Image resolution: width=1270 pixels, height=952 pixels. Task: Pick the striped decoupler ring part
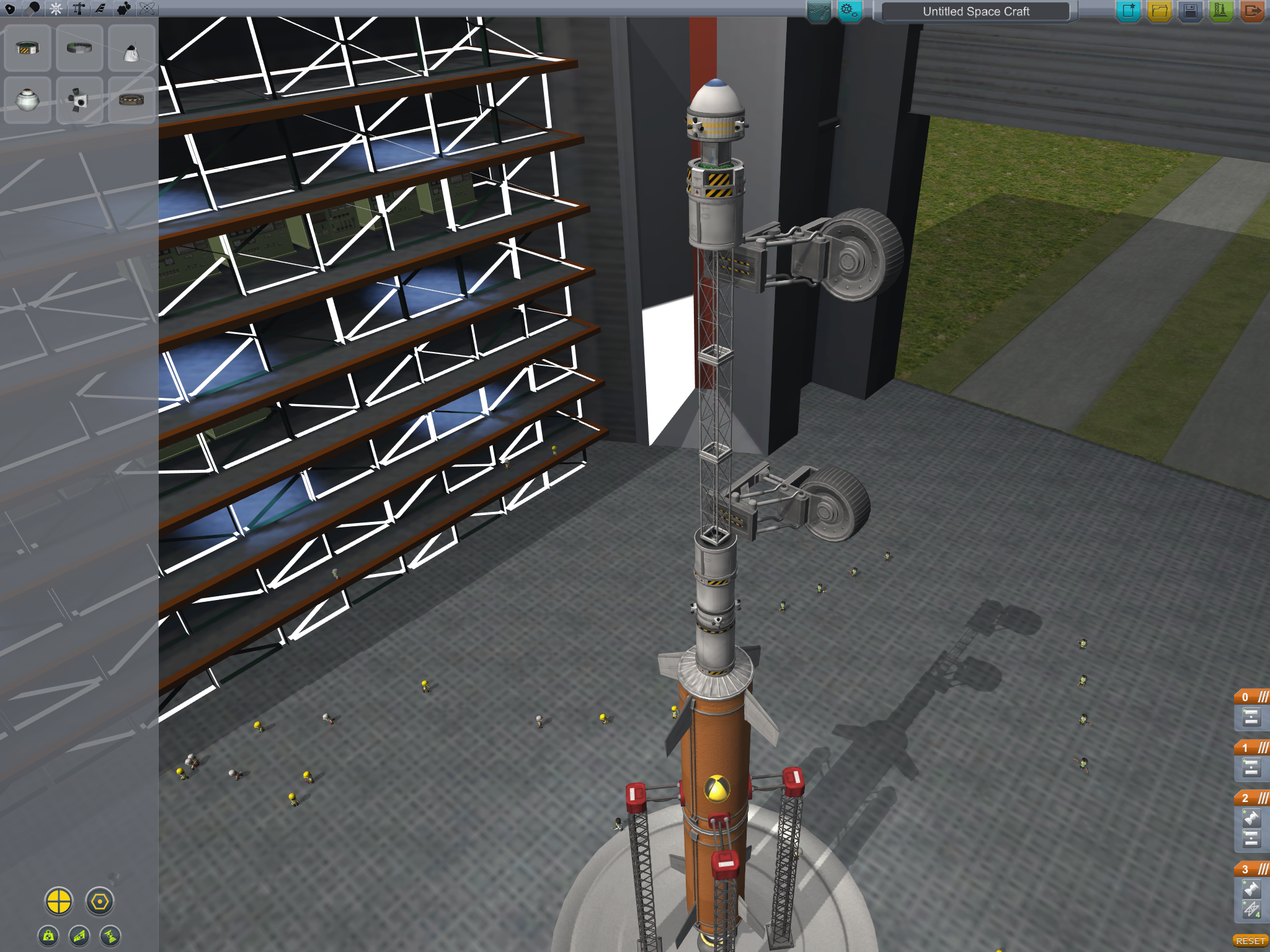tap(27, 48)
